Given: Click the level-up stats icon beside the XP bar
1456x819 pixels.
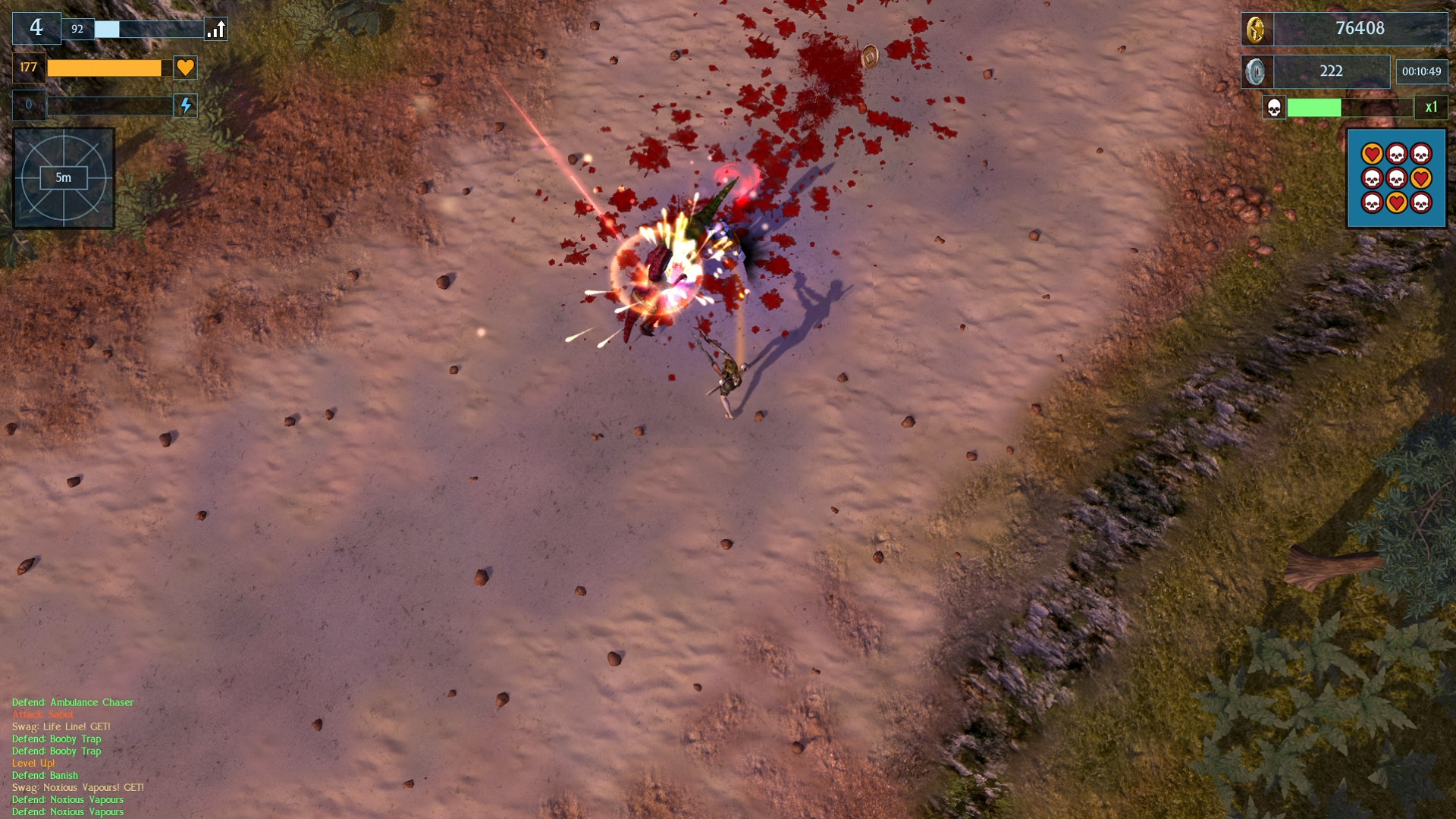Looking at the screenshot, I should pos(215,29).
